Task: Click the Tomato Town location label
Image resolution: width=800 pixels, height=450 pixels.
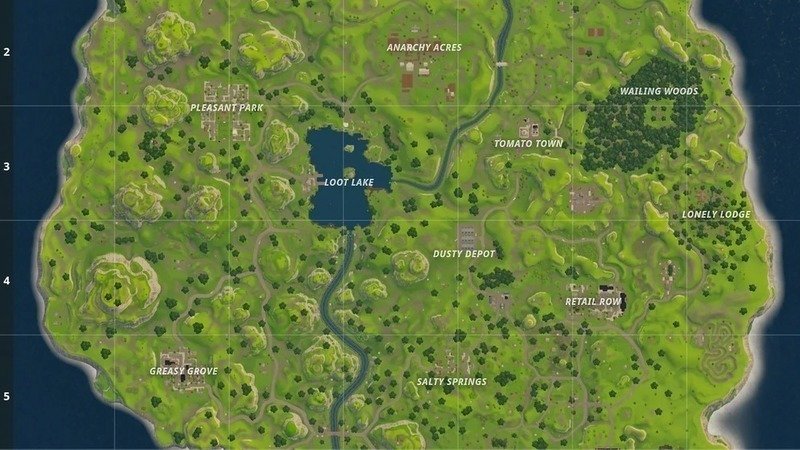Action: coord(528,144)
